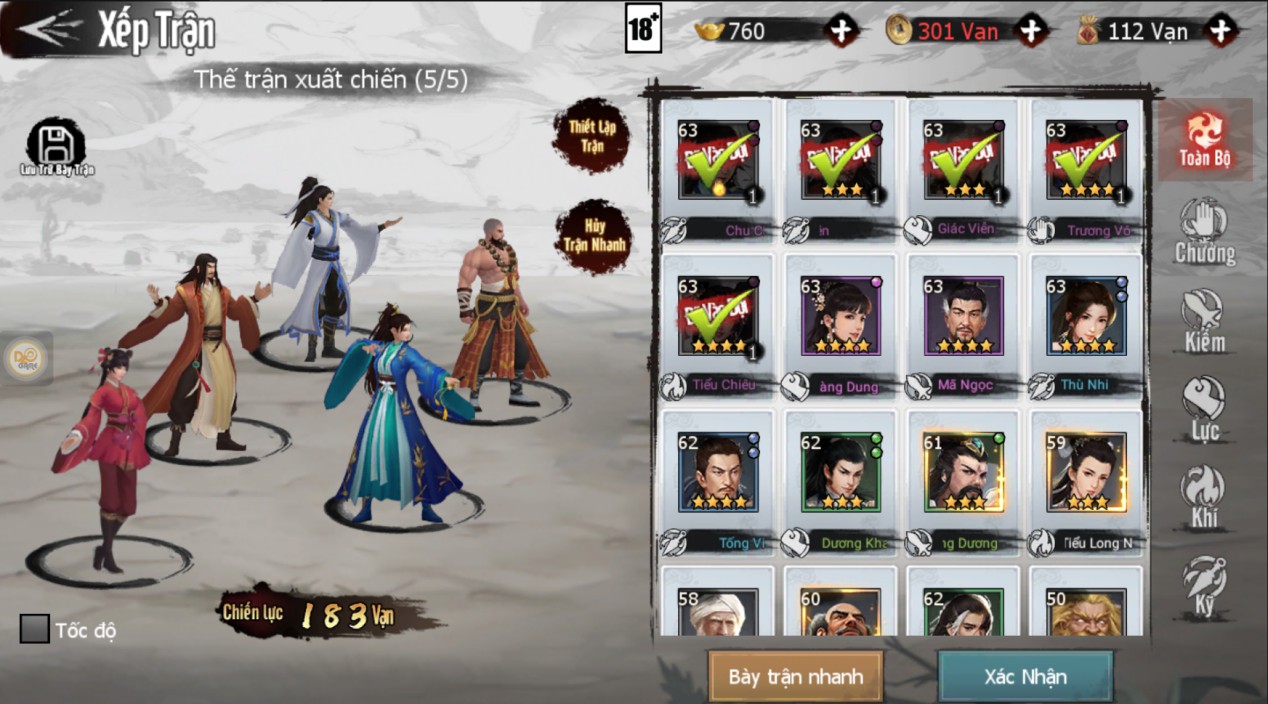Switch to the Toàn Bộ filter tab

1204,140
